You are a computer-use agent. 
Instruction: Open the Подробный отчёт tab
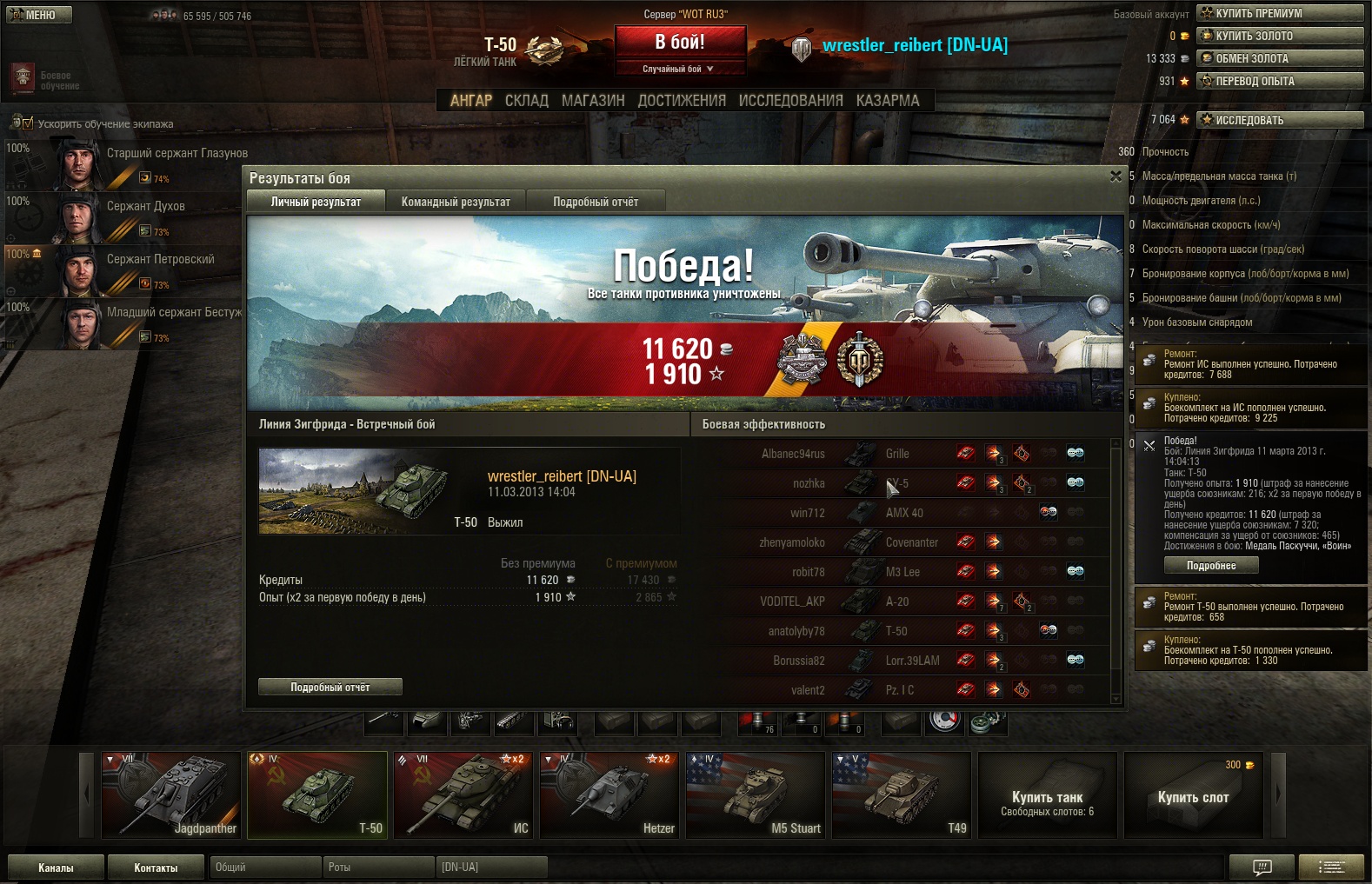596,202
